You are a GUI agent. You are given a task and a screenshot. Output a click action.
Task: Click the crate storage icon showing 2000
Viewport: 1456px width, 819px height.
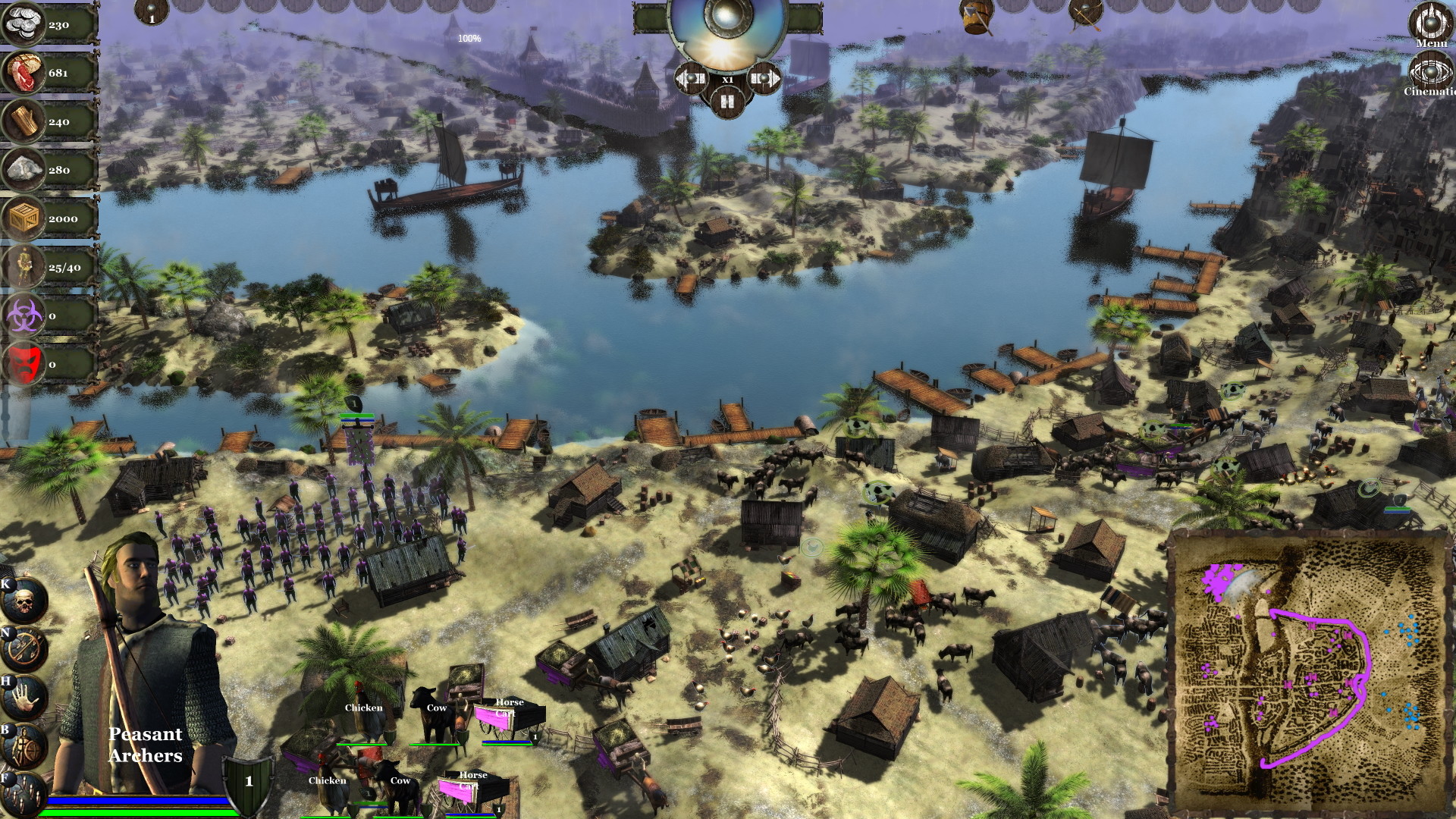pos(23,218)
